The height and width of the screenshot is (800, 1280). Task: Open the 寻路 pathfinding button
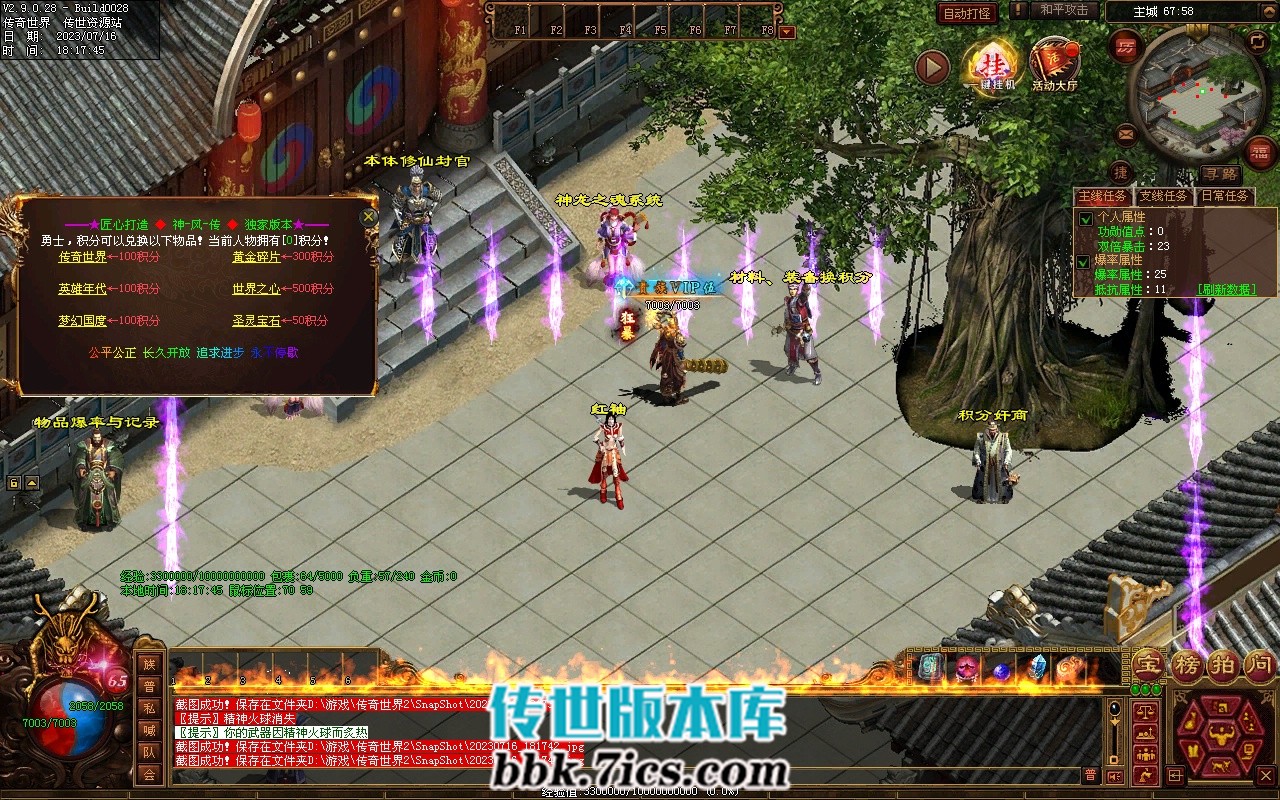[1220, 174]
